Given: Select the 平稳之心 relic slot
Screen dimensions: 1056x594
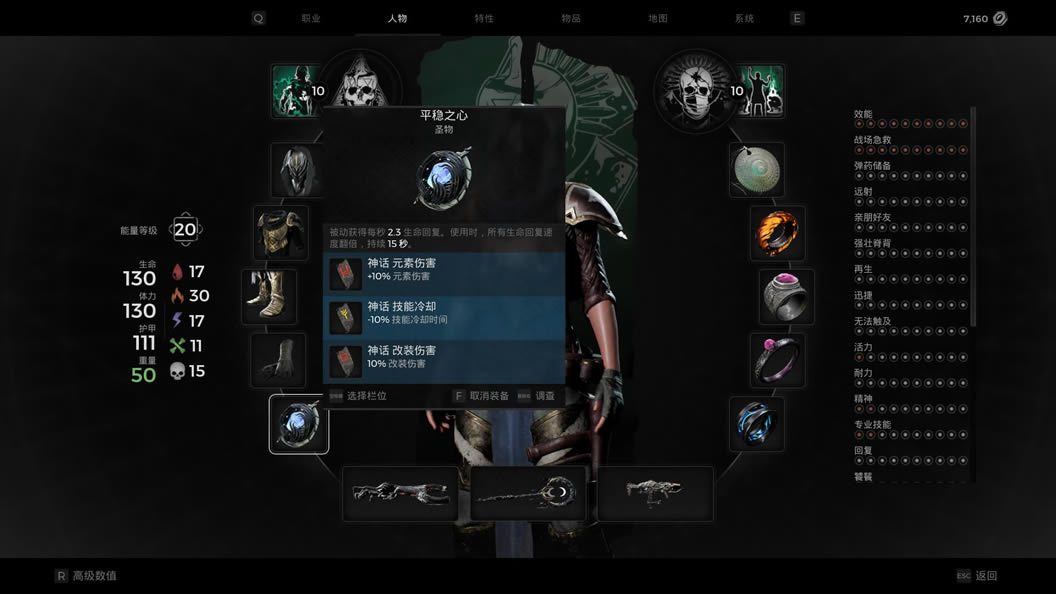Looking at the screenshot, I should pyautogui.click(x=299, y=424).
